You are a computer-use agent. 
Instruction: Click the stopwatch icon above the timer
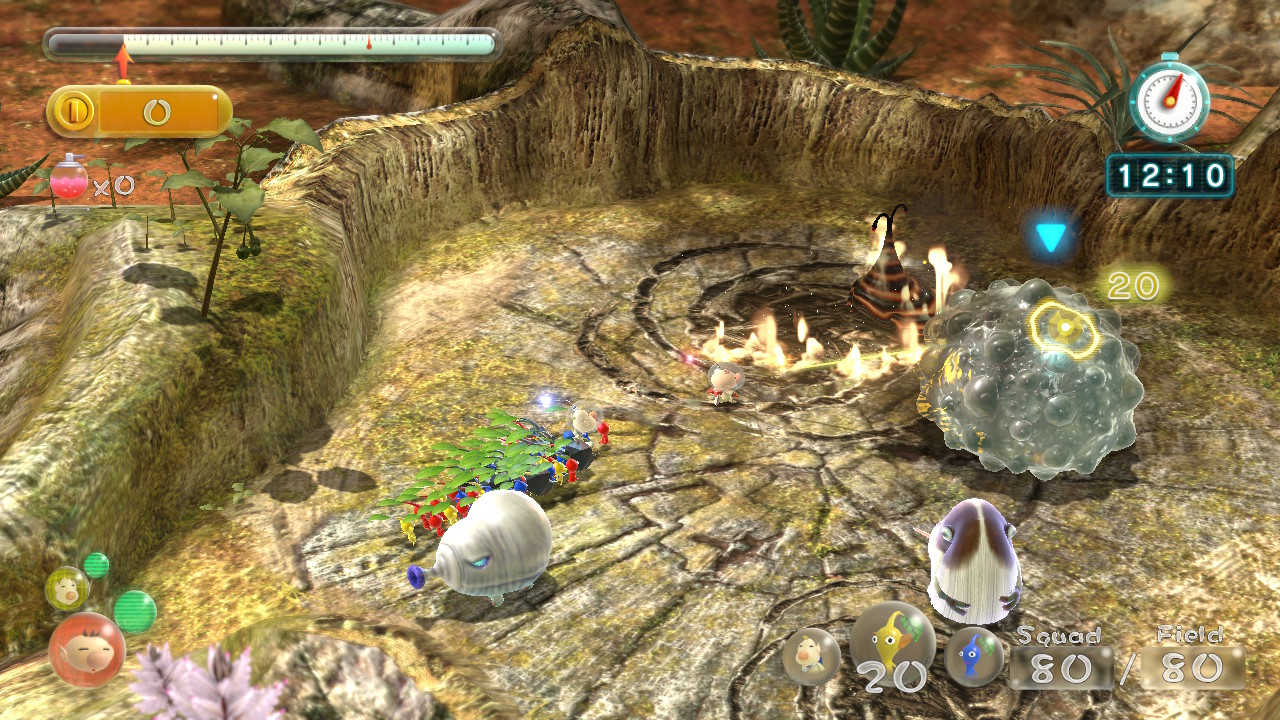pos(1169,99)
